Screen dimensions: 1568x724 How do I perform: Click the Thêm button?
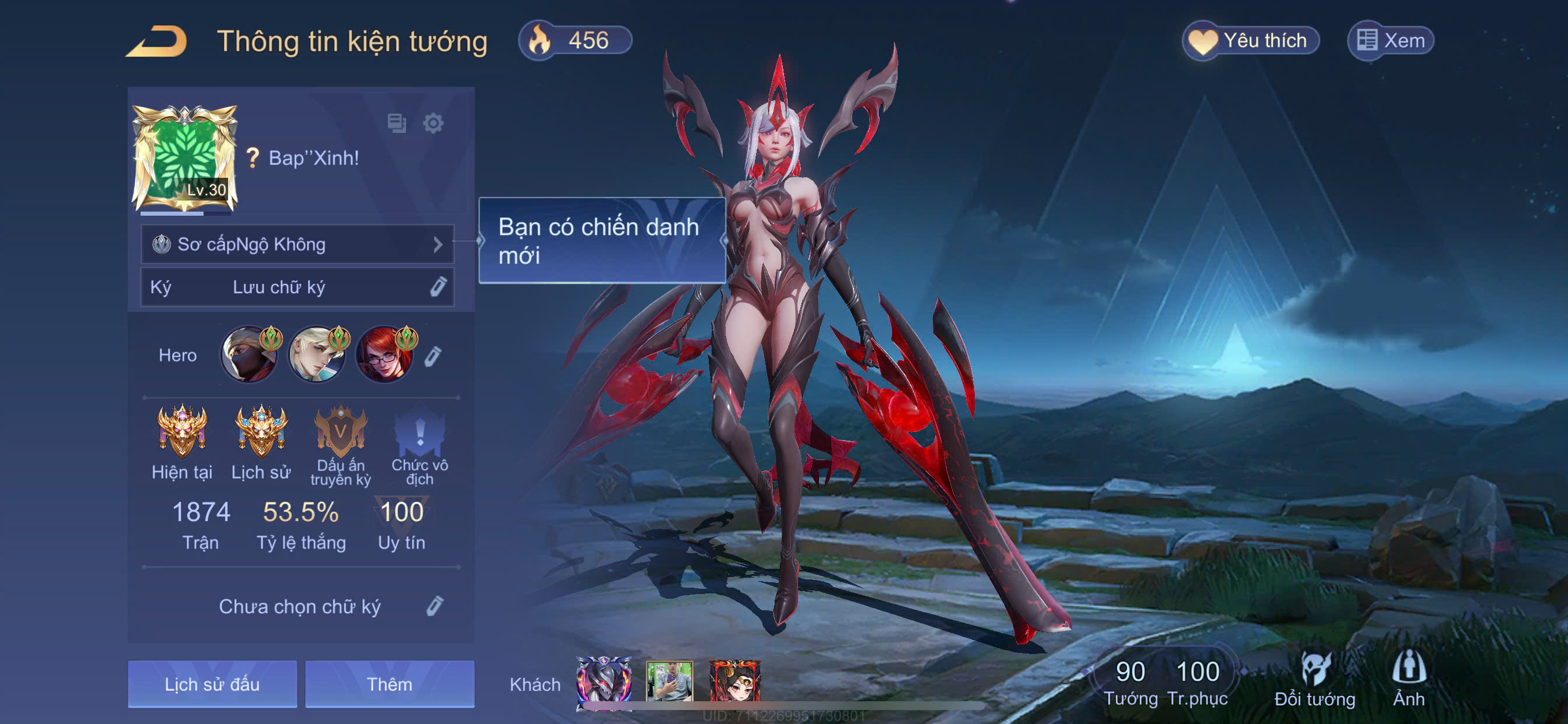pyautogui.click(x=390, y=684)
